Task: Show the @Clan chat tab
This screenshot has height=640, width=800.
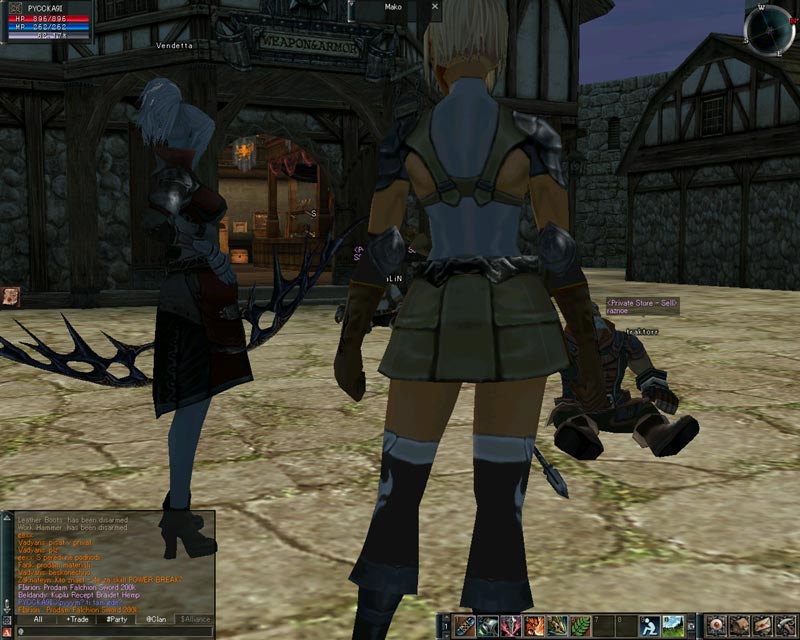Action: [x=156, y=619]
